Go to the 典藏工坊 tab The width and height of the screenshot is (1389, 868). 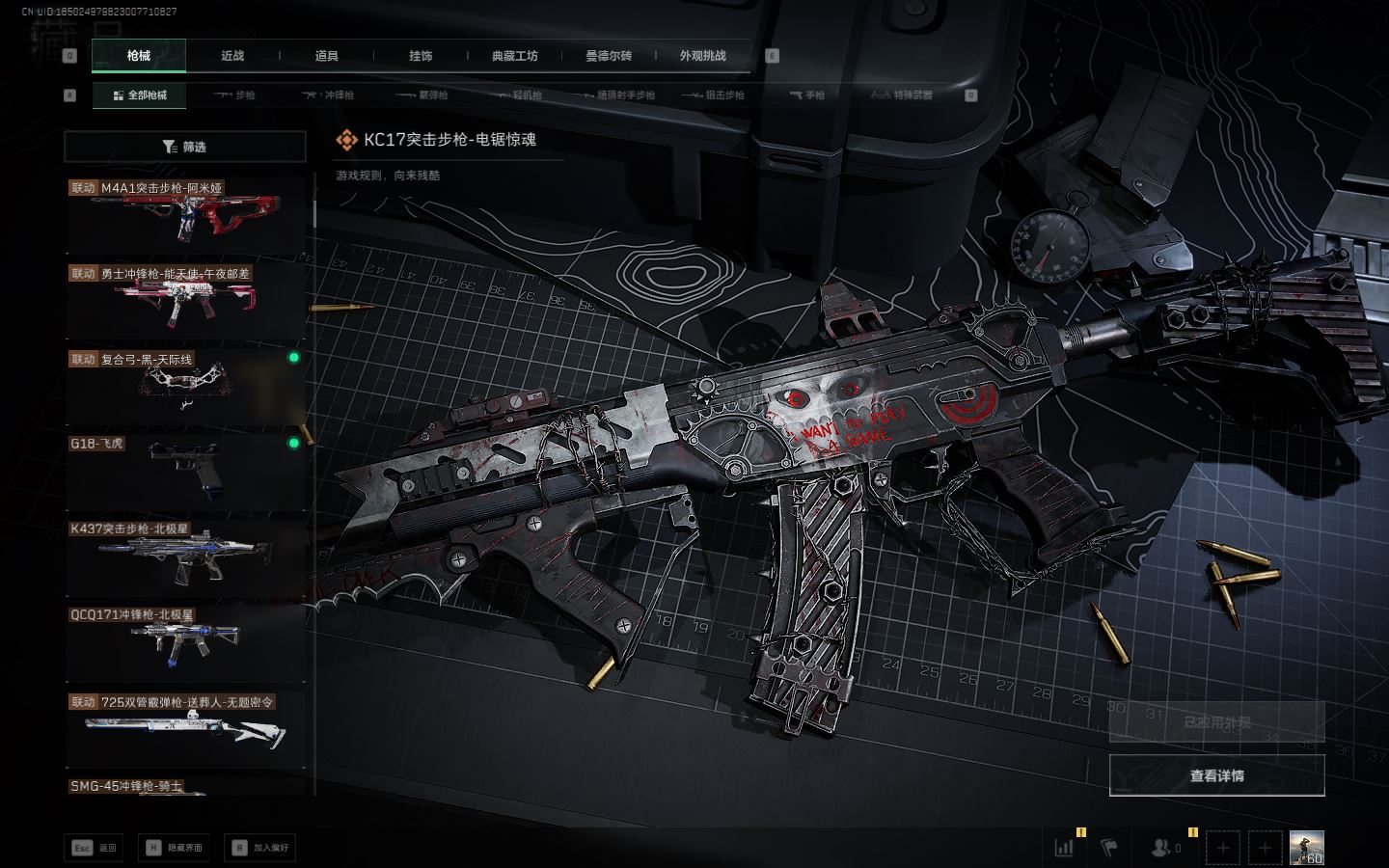click(x=514, y=56)
